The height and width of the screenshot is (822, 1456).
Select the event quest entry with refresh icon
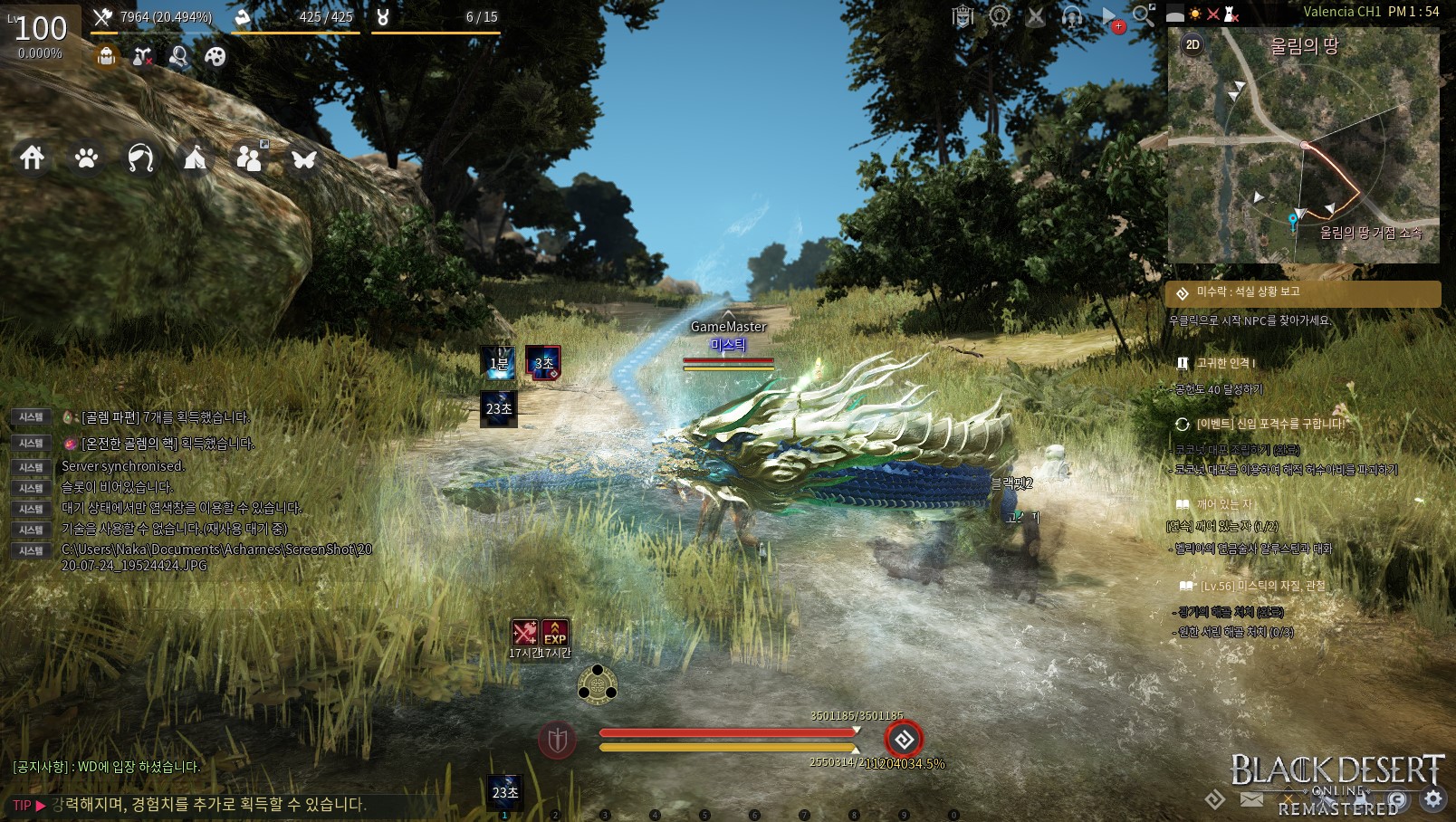coord(1268,424)
